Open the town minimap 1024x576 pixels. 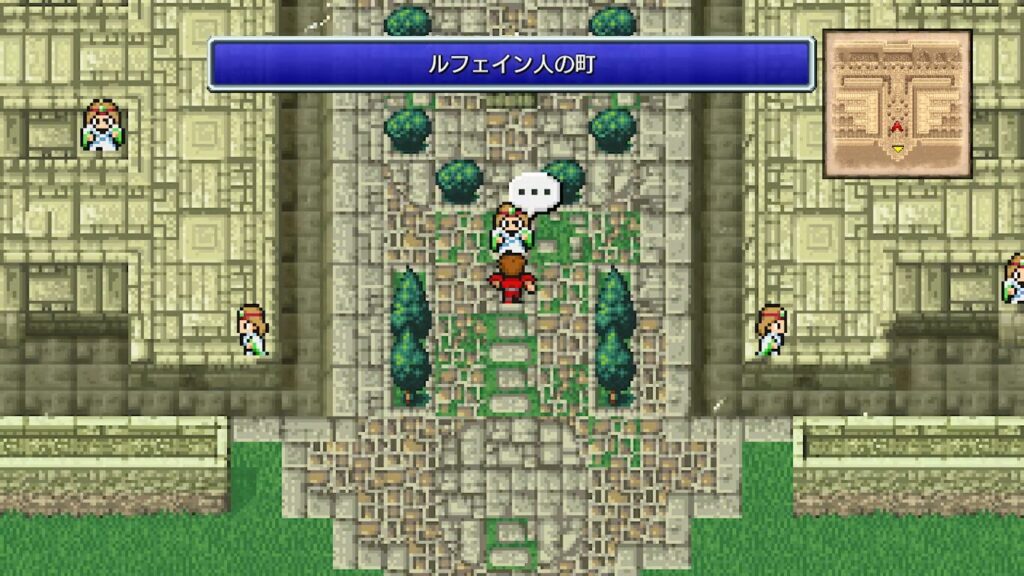897,104
